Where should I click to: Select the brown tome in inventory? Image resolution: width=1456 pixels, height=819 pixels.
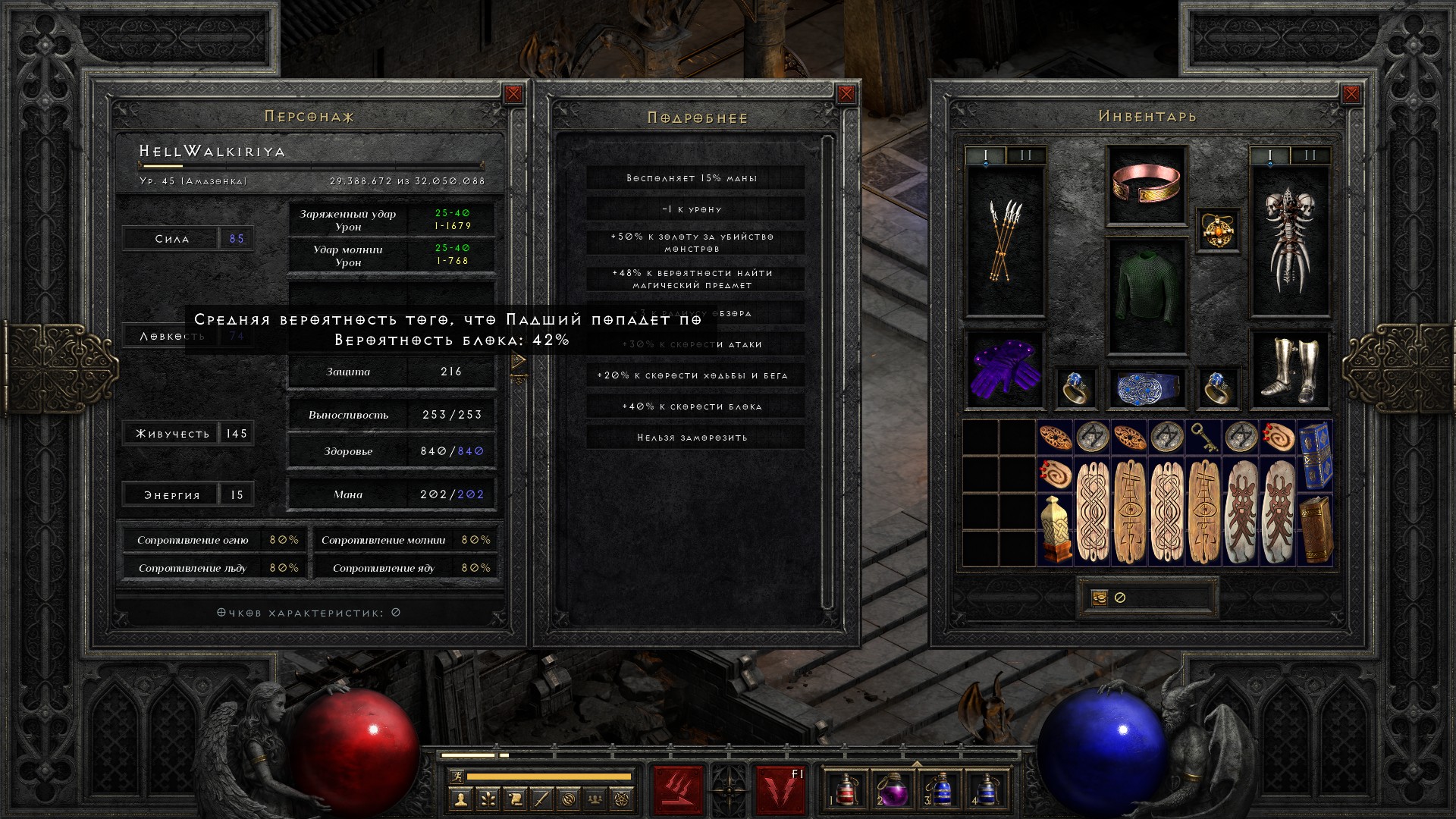pyautogui.click(x=1316, y=529)
